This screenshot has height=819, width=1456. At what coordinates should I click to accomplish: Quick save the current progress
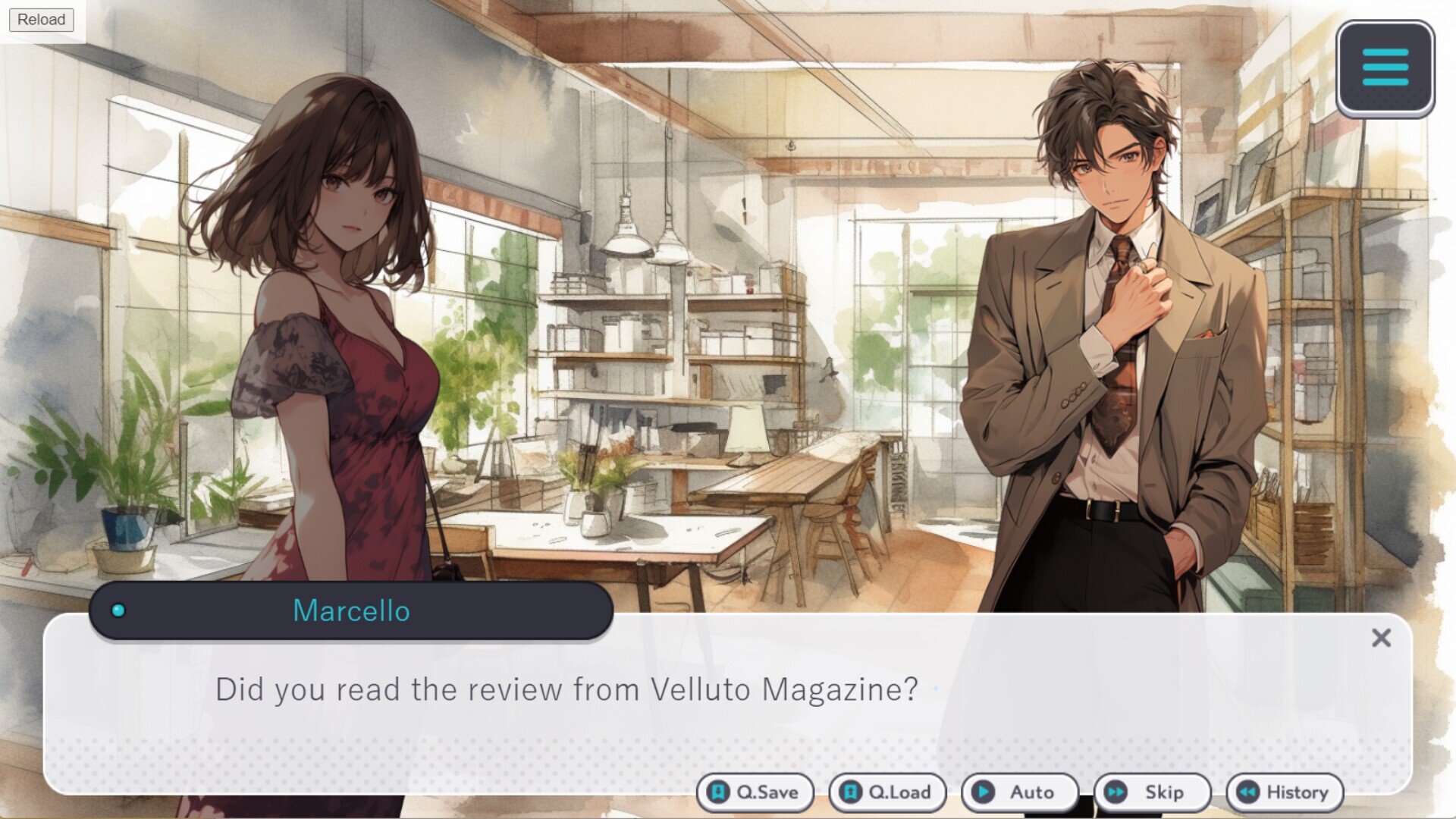[755, 792]
